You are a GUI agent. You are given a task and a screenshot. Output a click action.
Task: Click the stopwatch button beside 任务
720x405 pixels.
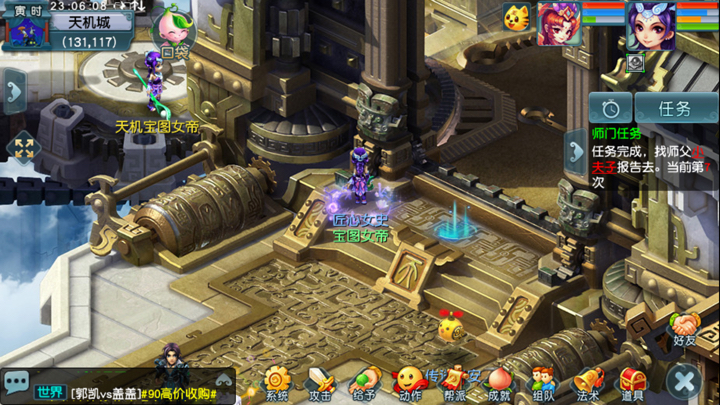point(611,108)
